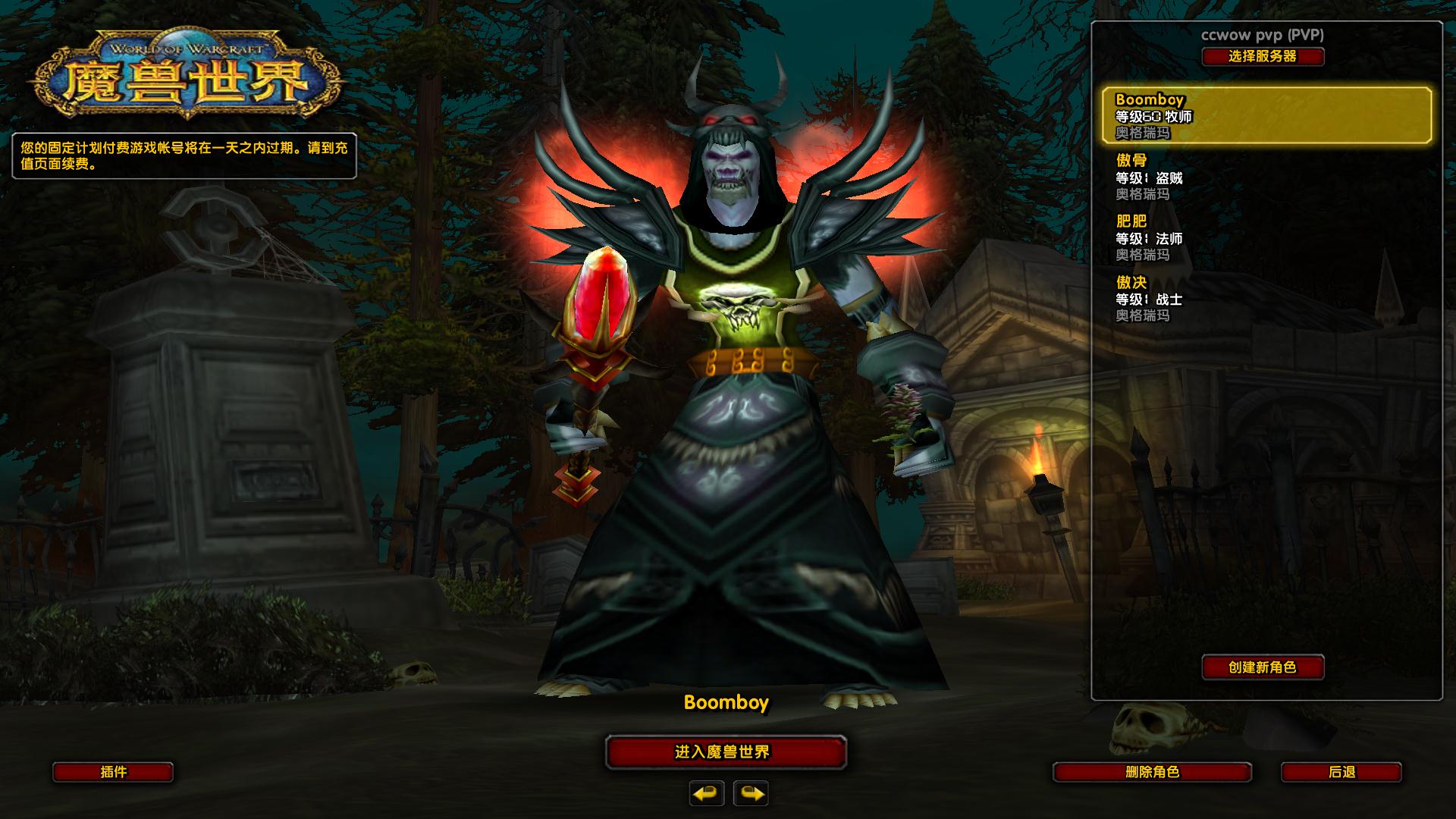Go back with the 后退 button

[1341, 772]
